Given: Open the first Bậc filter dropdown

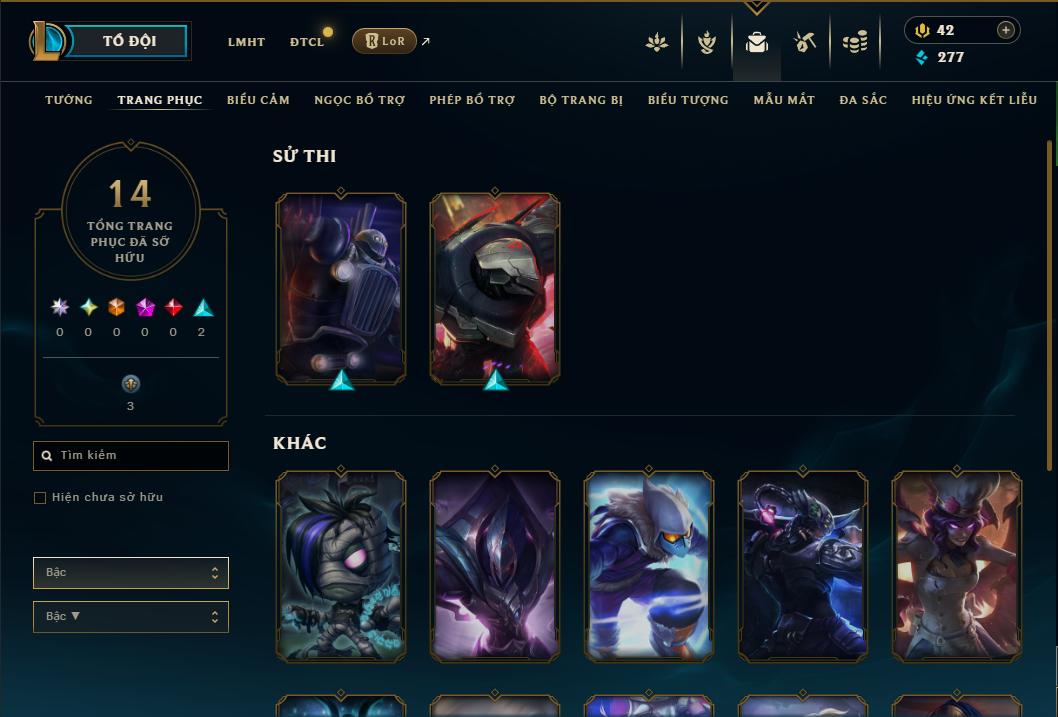Looking at the screenshot, I should 131,573.
